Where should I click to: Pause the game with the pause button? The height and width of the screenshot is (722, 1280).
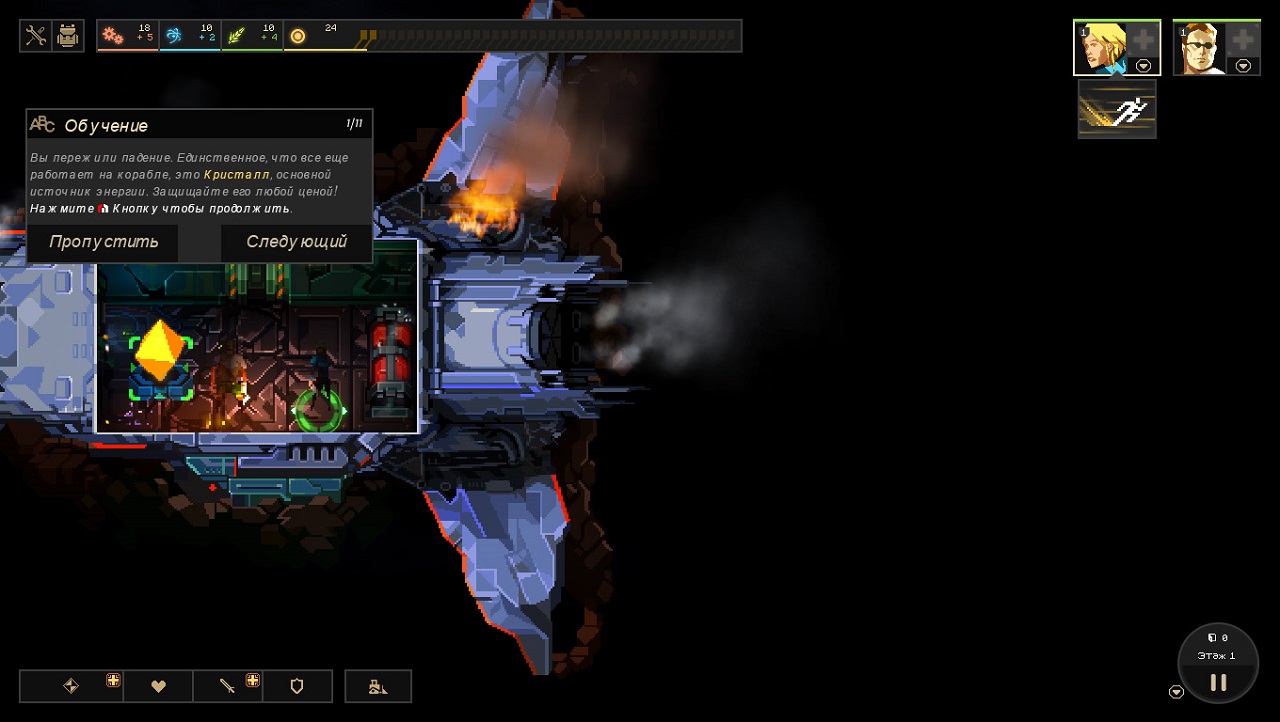[1218, 682]
